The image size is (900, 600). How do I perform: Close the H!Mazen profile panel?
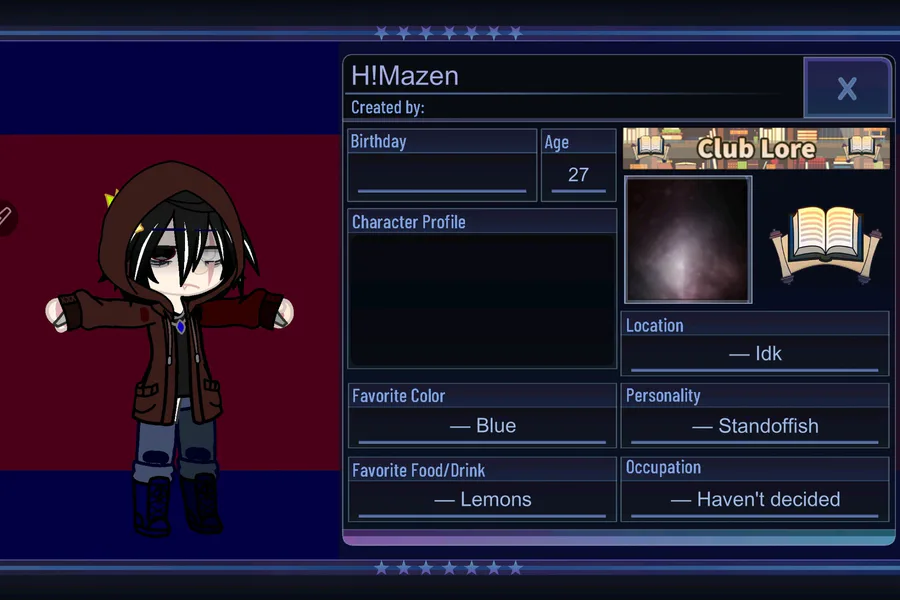(x=847, y=88)
